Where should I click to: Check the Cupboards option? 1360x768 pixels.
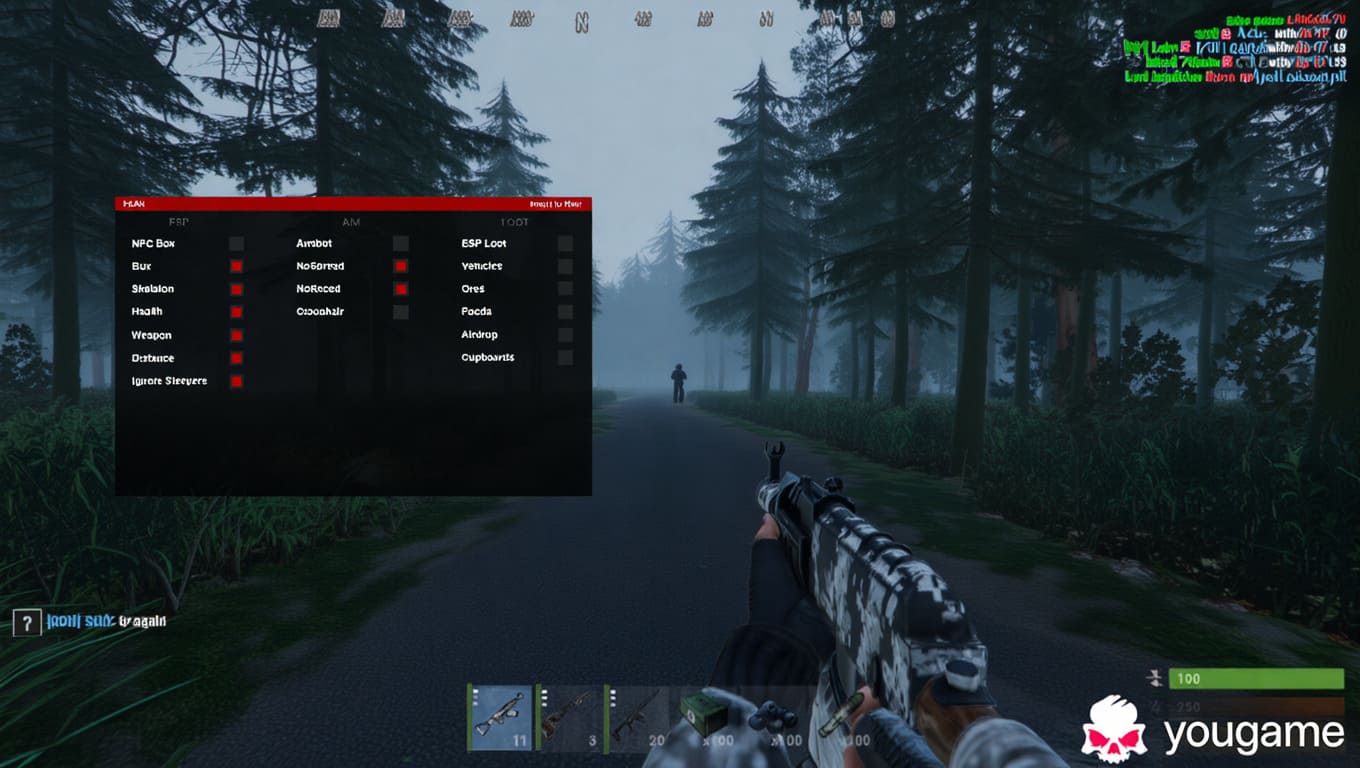click(x=565, y=357)
